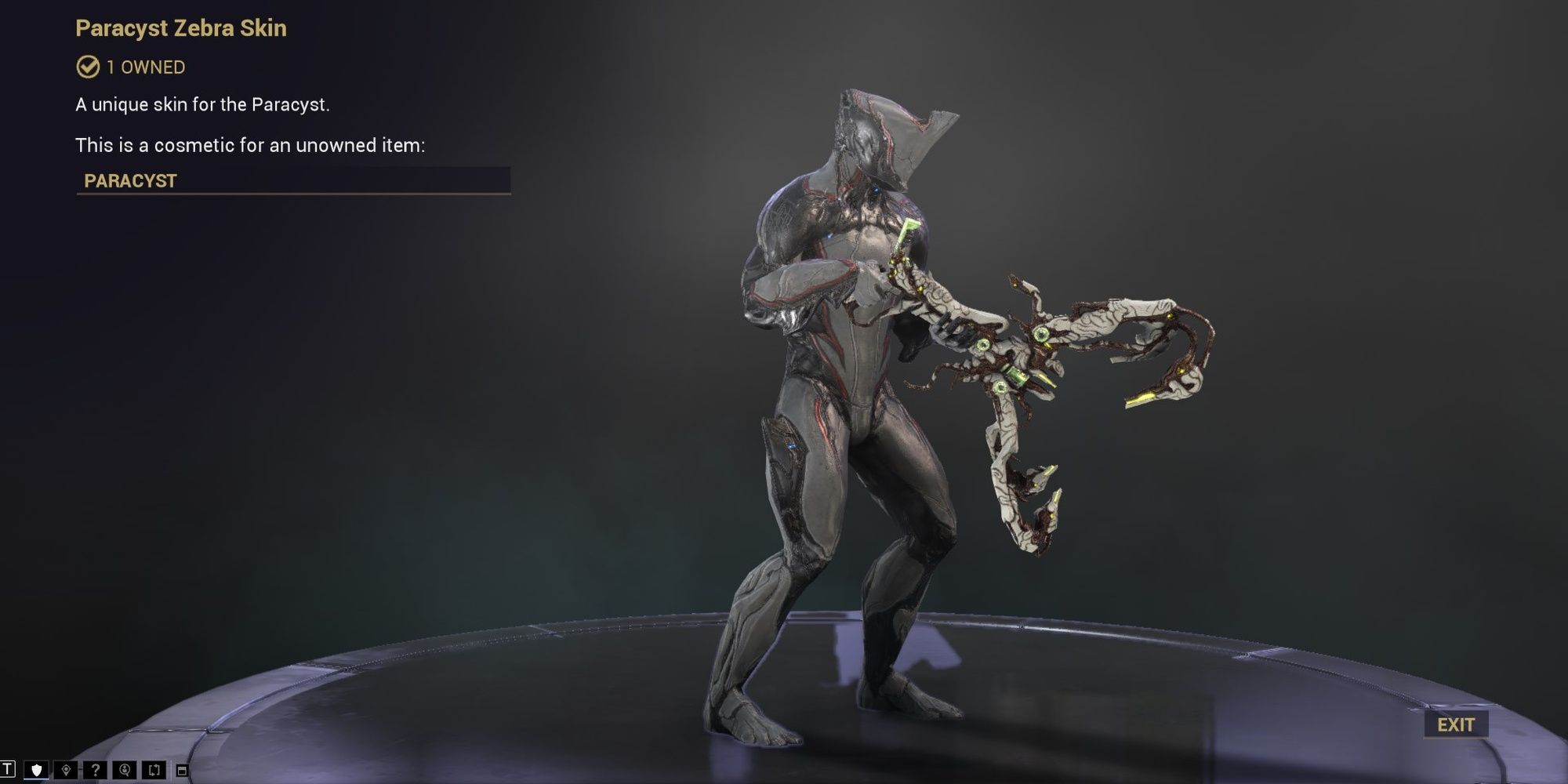Image resolution: width=1568 pixels, height=784 pixels.
Task: Toggle model rotation with the loop icon
Action: coord(154,770)
